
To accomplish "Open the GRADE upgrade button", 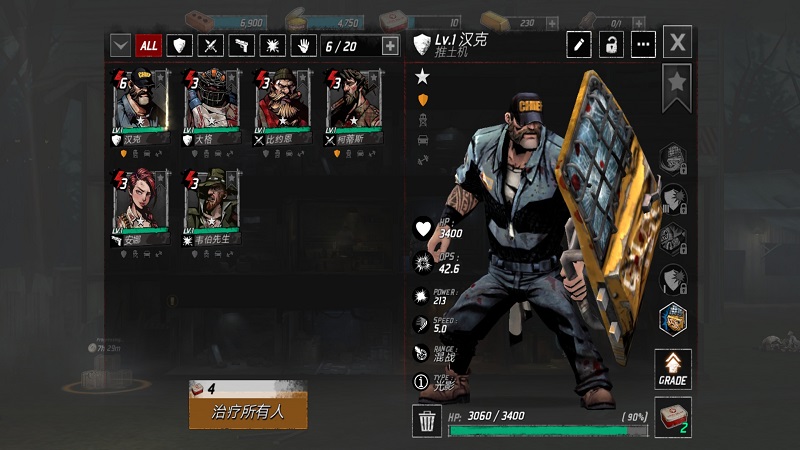I will tap(673, 368).
